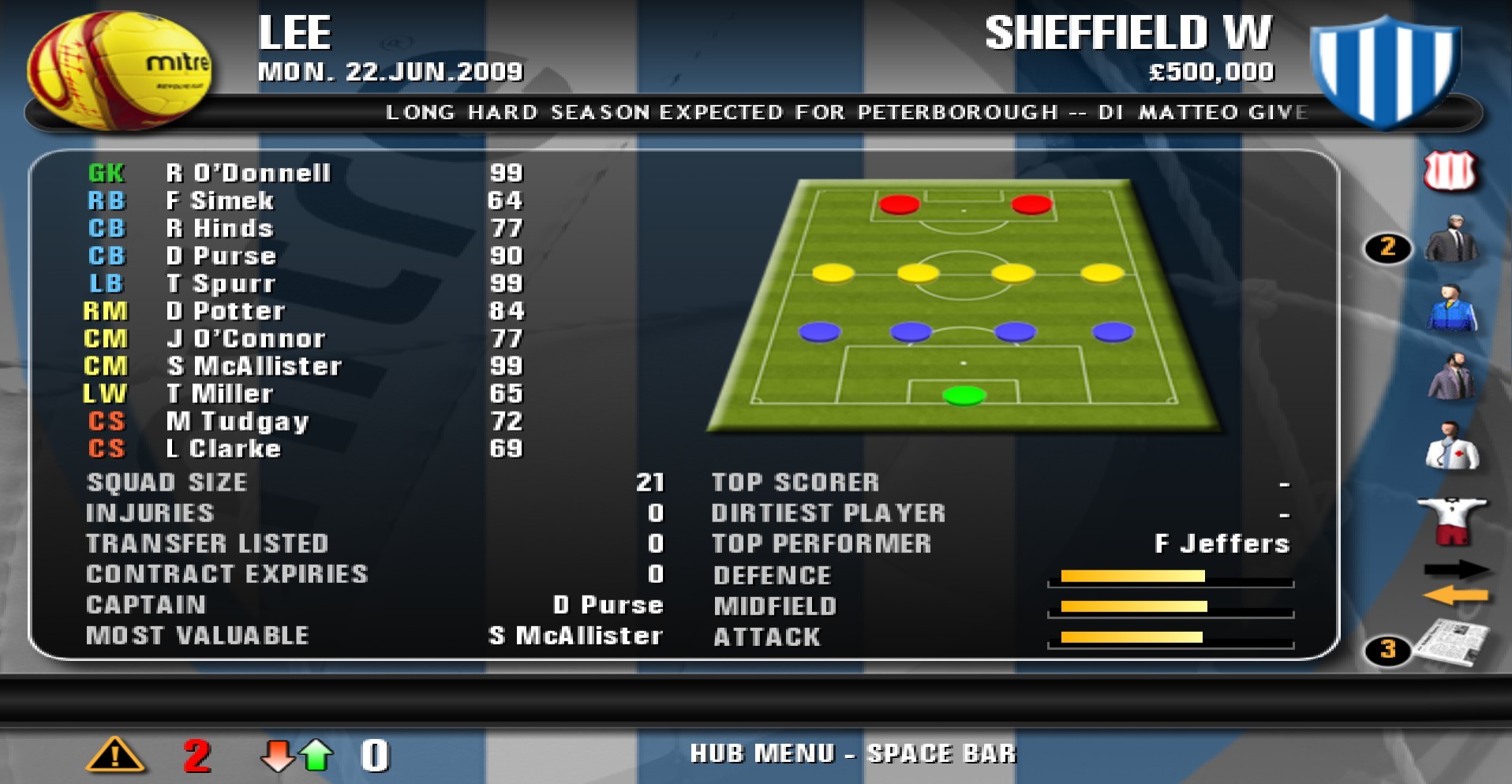
Task: Open the newspaper news icon
Action: pos(1452,643)
